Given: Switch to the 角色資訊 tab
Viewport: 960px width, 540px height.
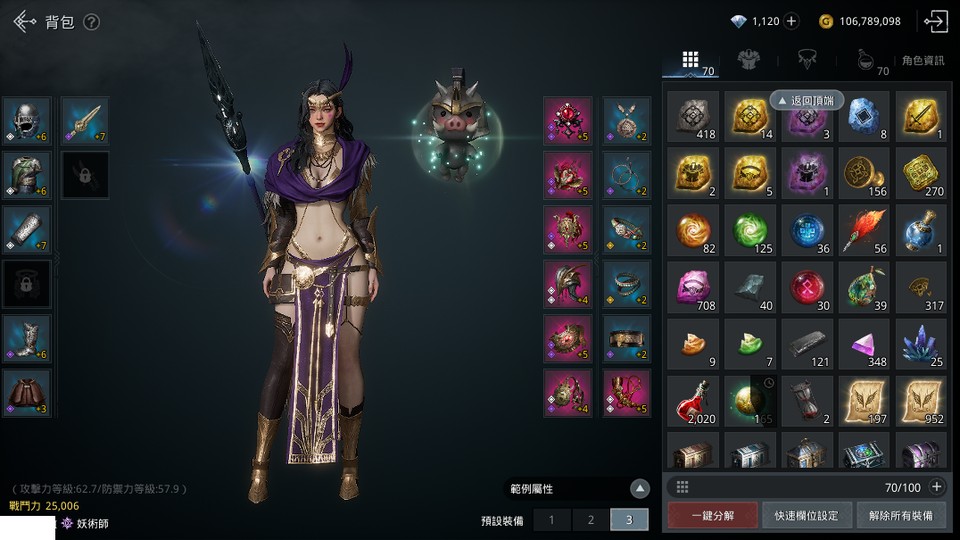Looking at the screenshot, I should (x=922, y=61).
